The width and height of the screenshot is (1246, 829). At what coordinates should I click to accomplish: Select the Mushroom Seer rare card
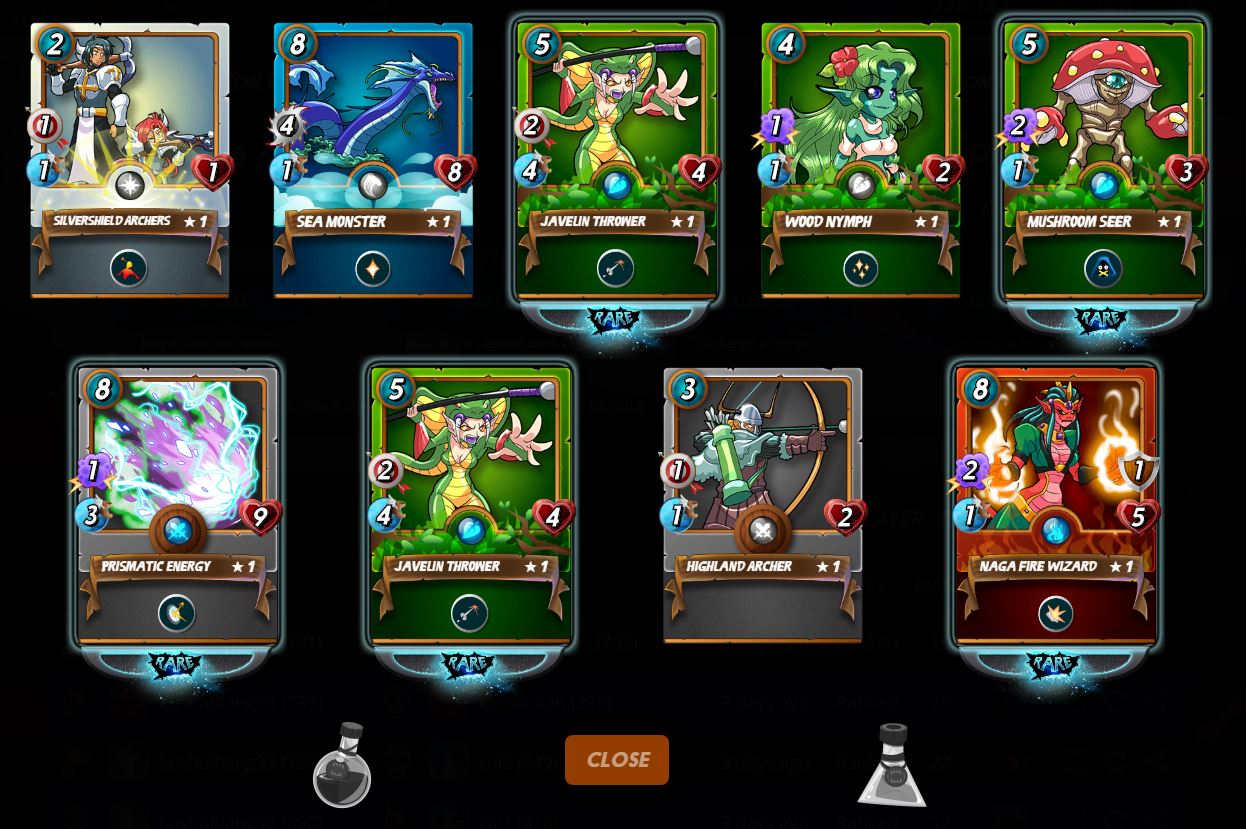(1104, 160)
